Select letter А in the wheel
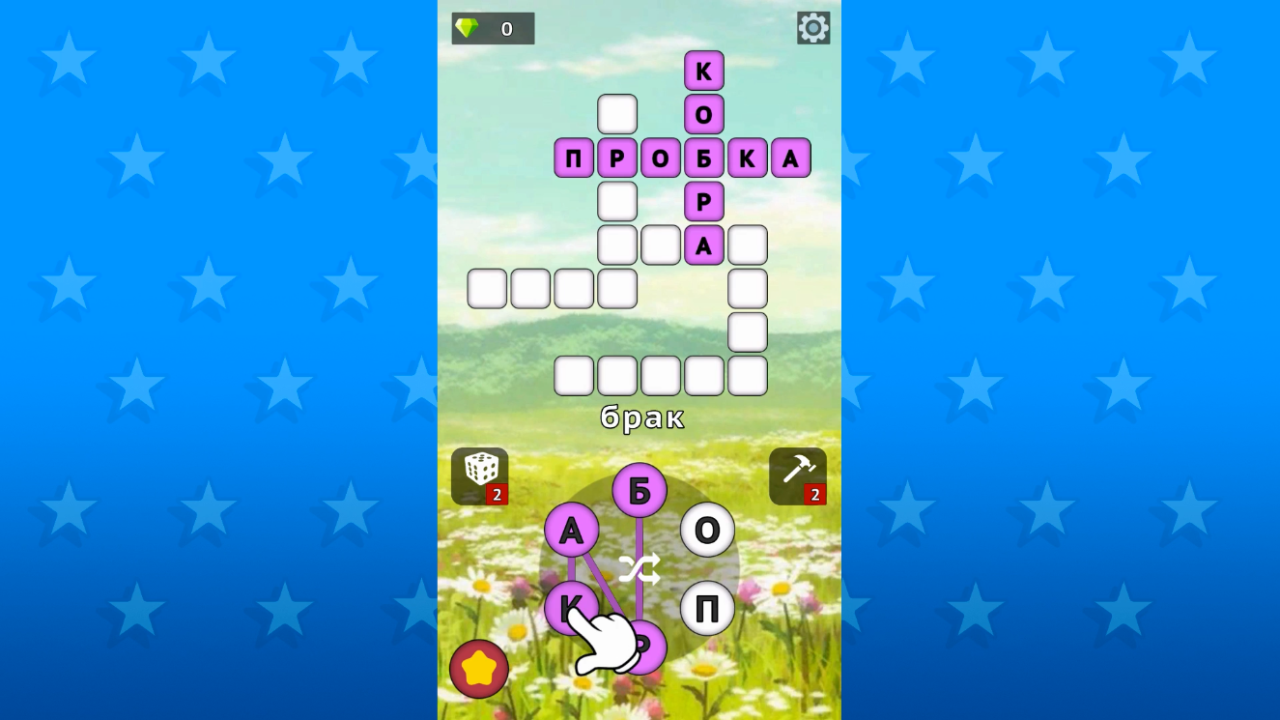The image size is (1280, 720). tap(572, 531)
